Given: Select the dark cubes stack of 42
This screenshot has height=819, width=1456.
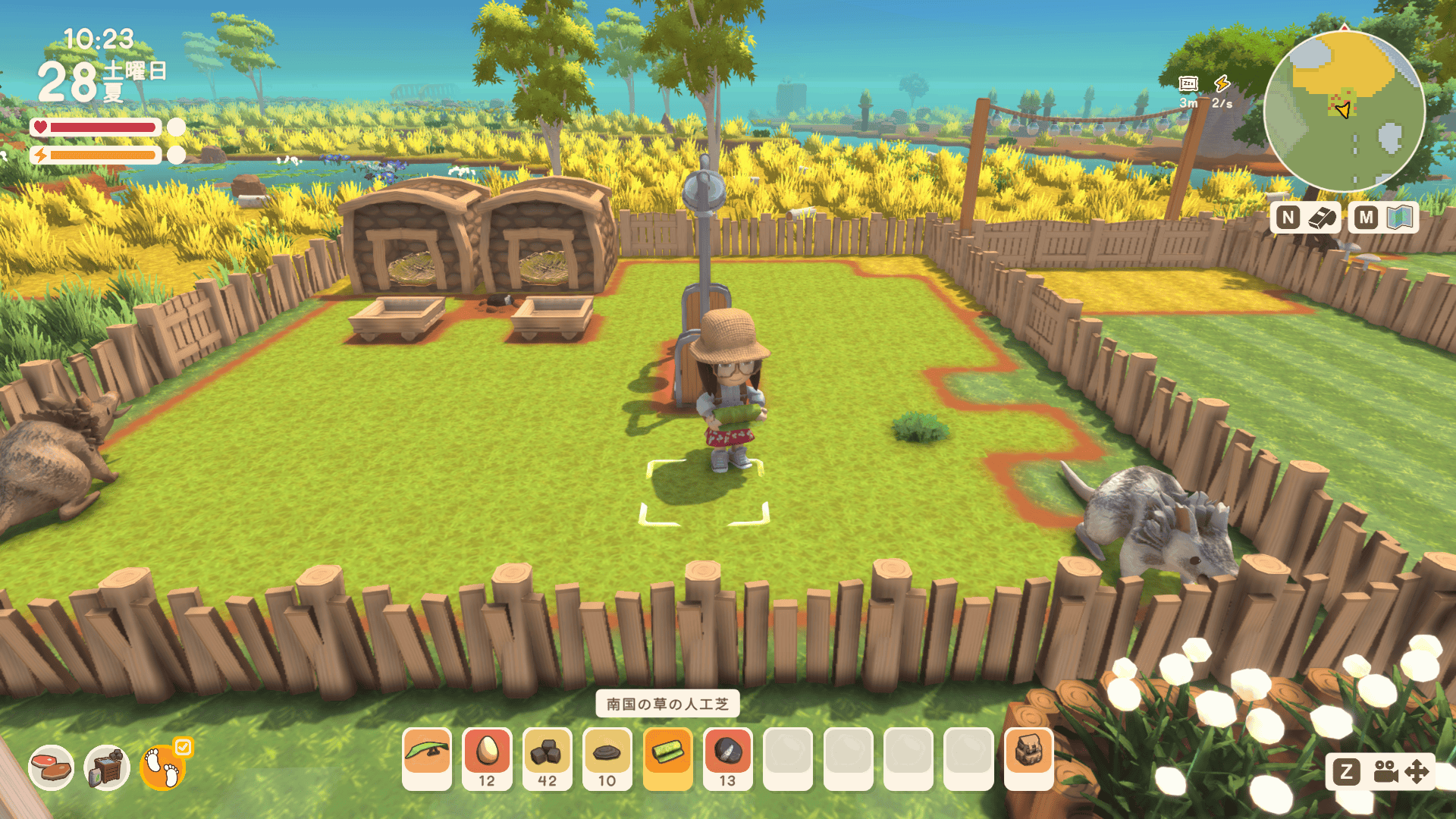Looking at the screenshot, I should point(547,758).
